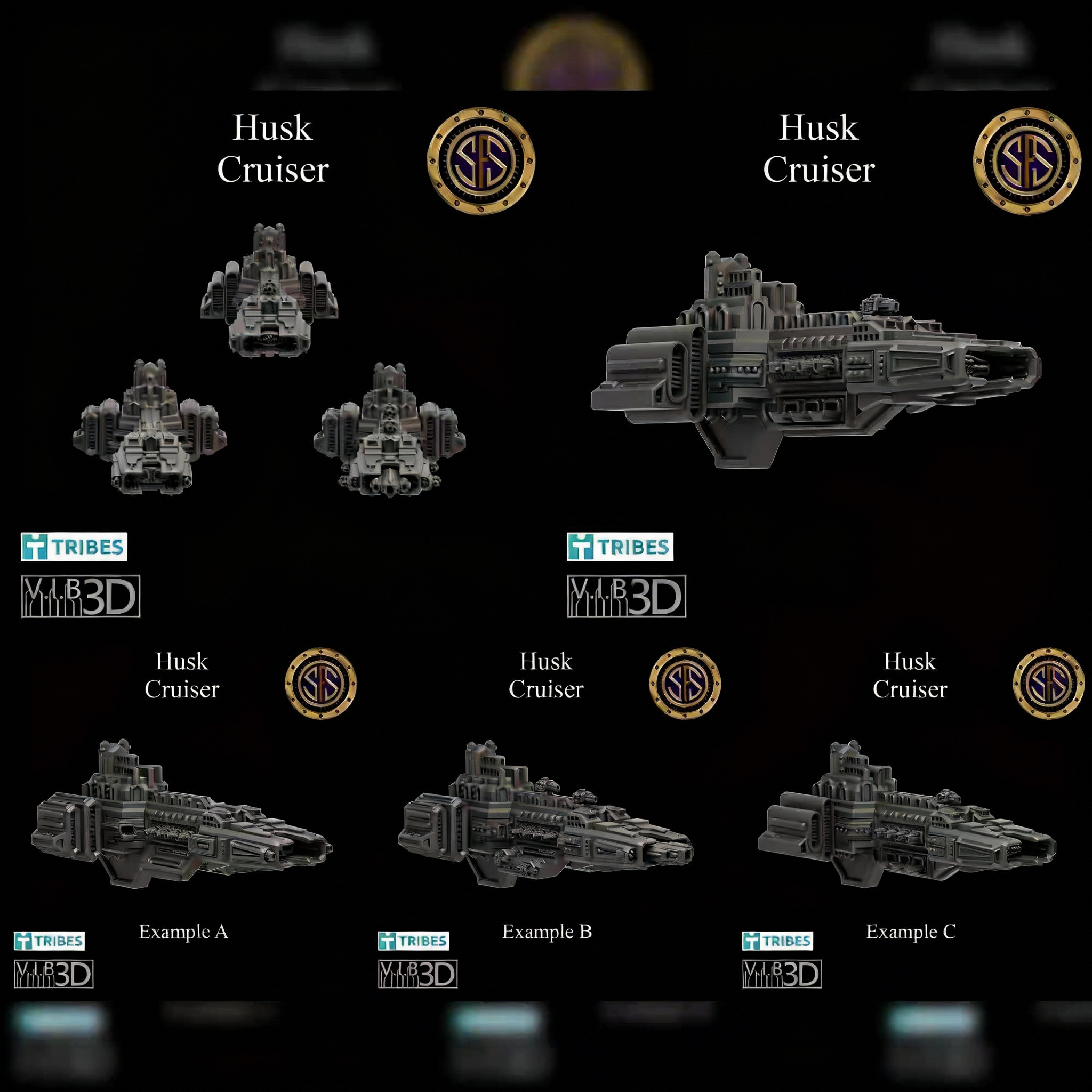Choose the large side-view Husk Cruiser image
Image resolution: width=1092 pixels, height=1092 pixels.
click(819, 362)
